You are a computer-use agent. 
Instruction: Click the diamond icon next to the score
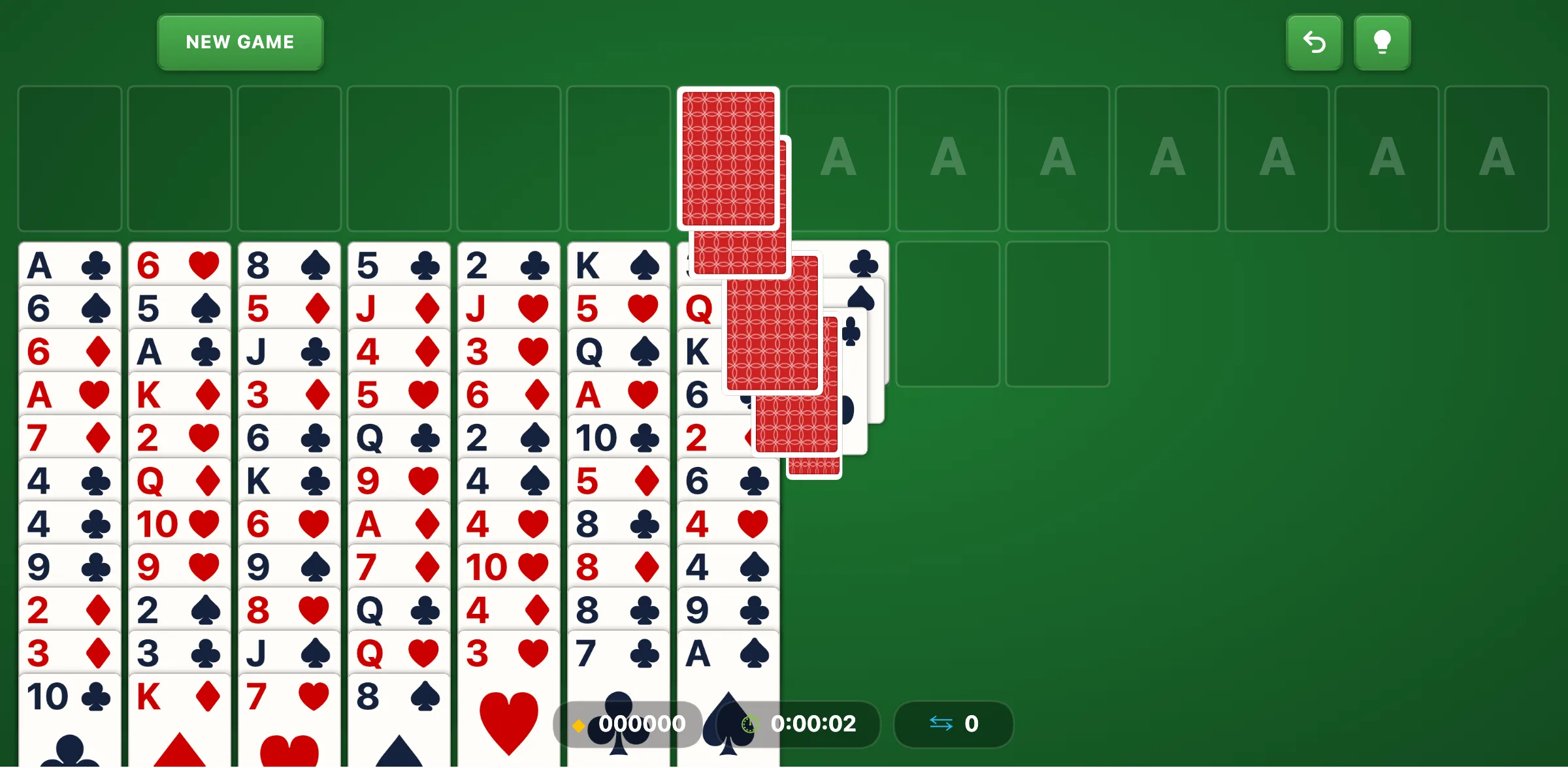(579, 724)
